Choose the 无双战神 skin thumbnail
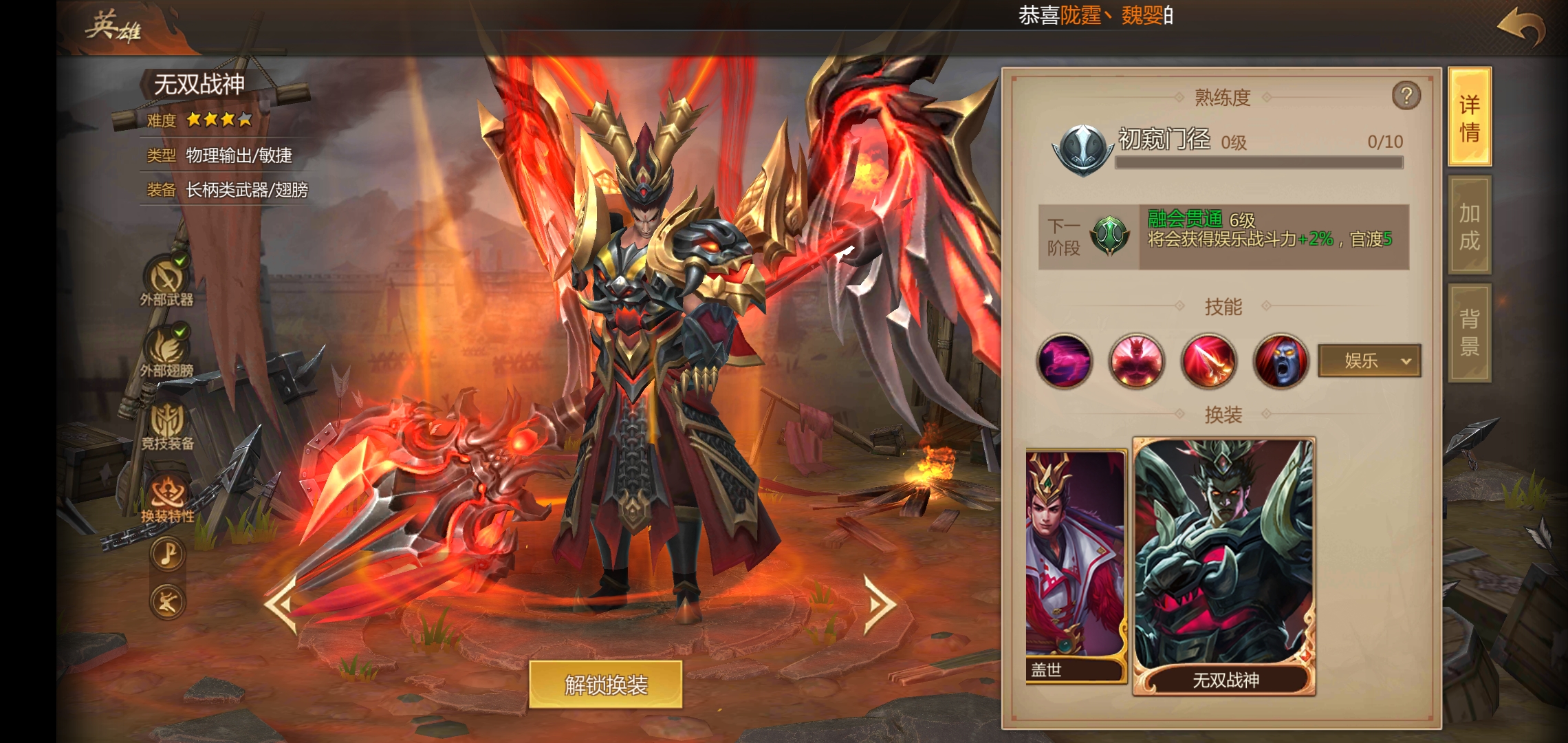This screenshot has width=1568, height=743. pyautogui.click(x=1224, y=566)
